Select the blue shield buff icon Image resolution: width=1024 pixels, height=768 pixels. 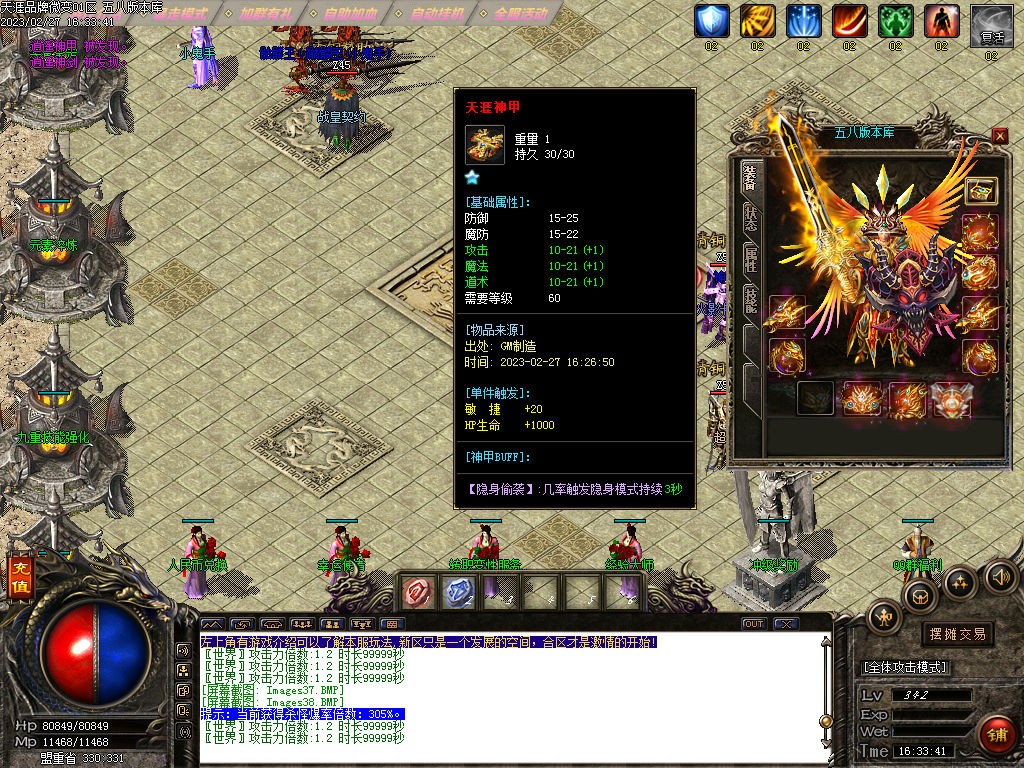coord(711,21)
